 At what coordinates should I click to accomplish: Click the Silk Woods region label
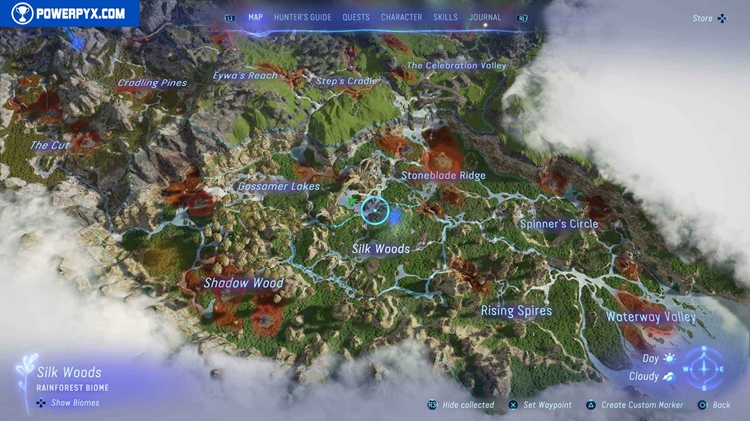point(381,249)
